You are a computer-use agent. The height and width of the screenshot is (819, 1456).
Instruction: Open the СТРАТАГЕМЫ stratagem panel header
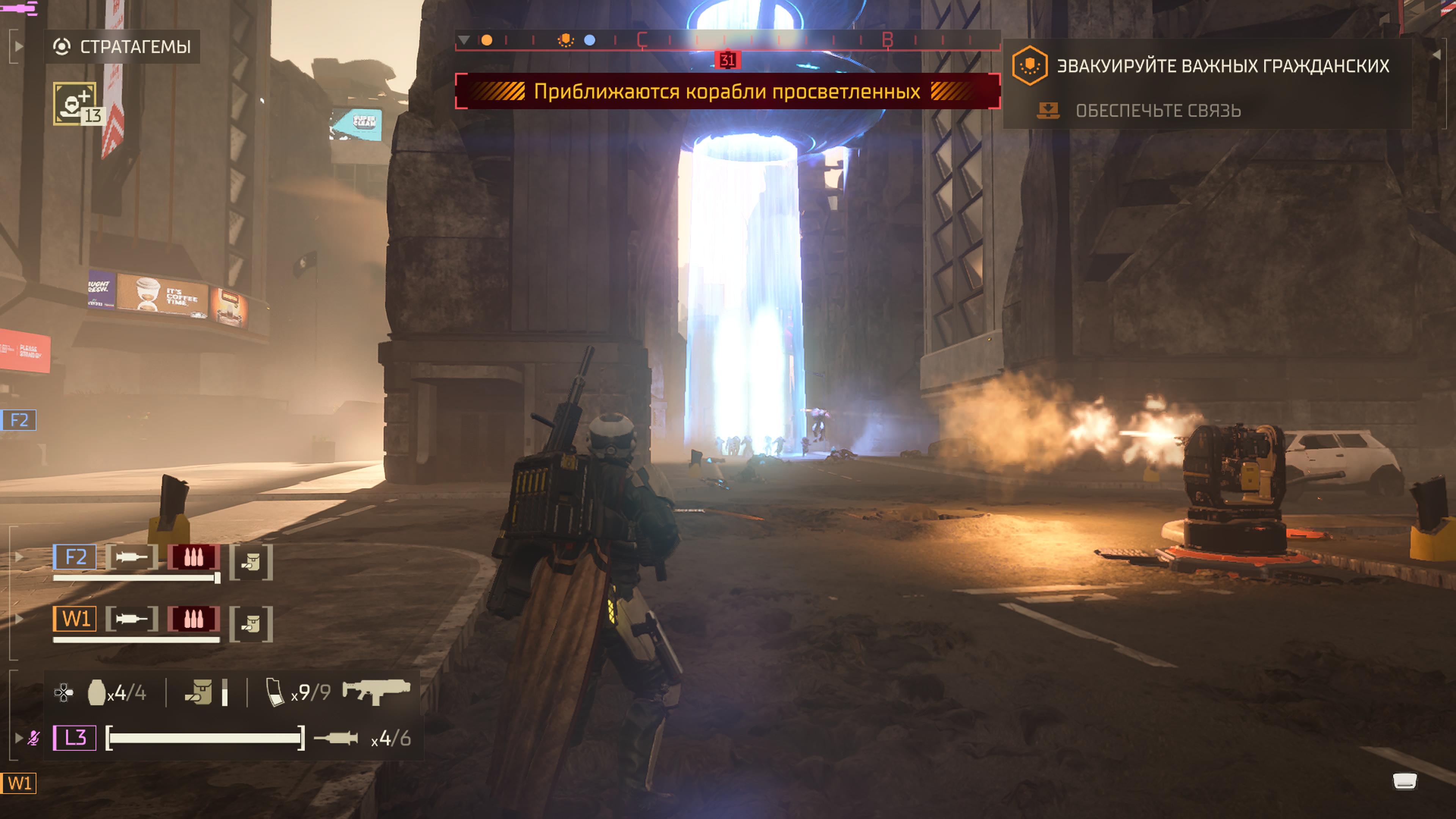click(122, 46)
